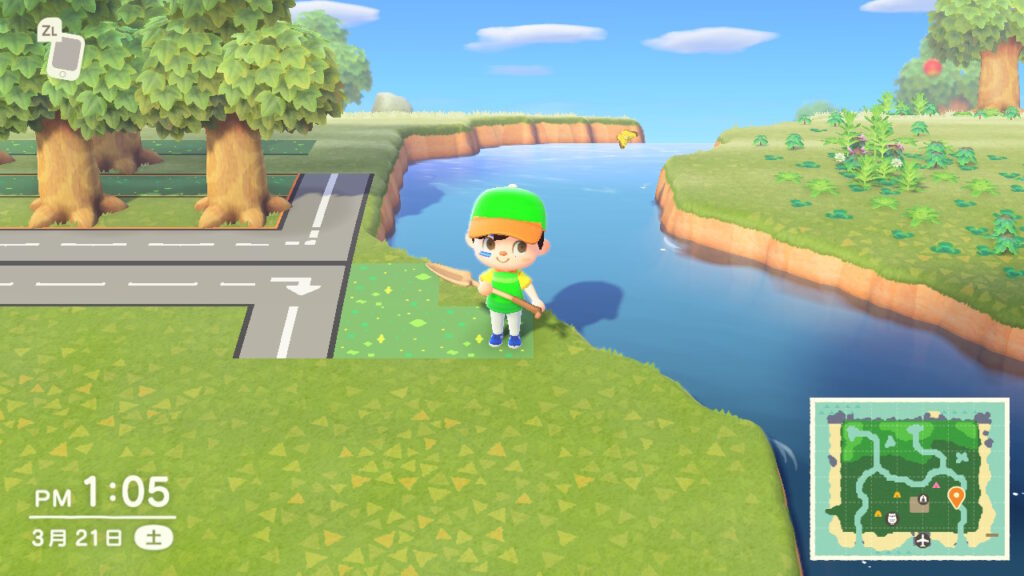The image size is (1024, 576).
Task: Choose the Resident Services tent marker on minimap
Action: point(924,499)
